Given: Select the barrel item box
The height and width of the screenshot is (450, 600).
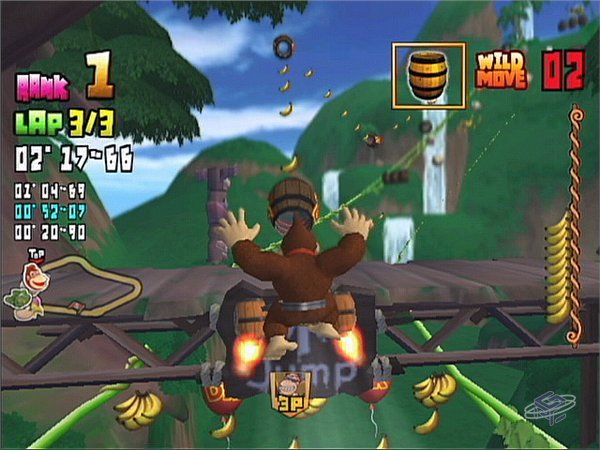Looking at the screenshot, I should pos(428,75).
